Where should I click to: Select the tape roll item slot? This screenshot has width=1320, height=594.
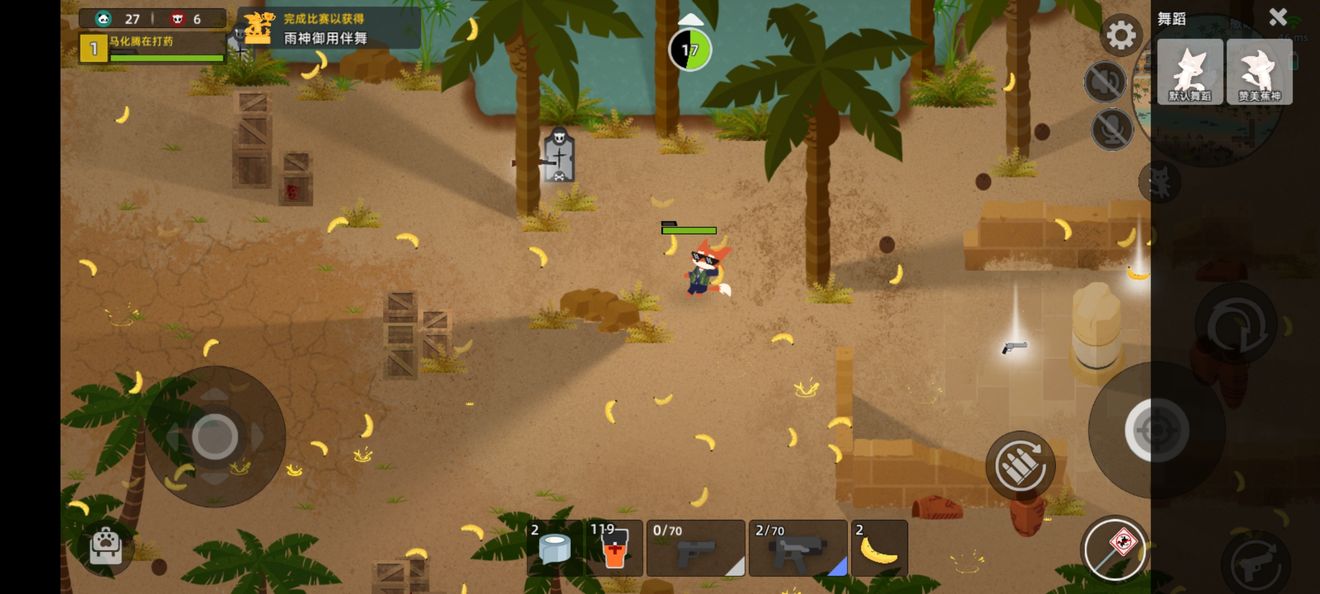[554, 548]
